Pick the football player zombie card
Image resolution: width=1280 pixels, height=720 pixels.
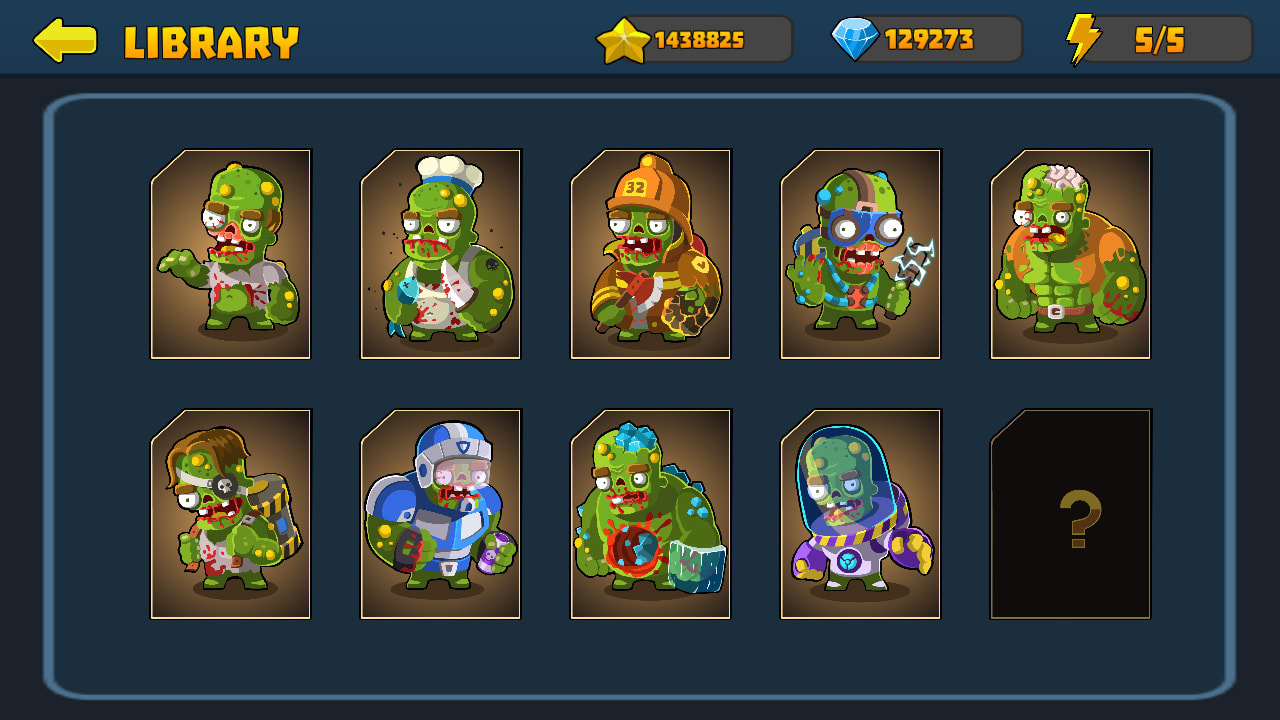point(441,514)
